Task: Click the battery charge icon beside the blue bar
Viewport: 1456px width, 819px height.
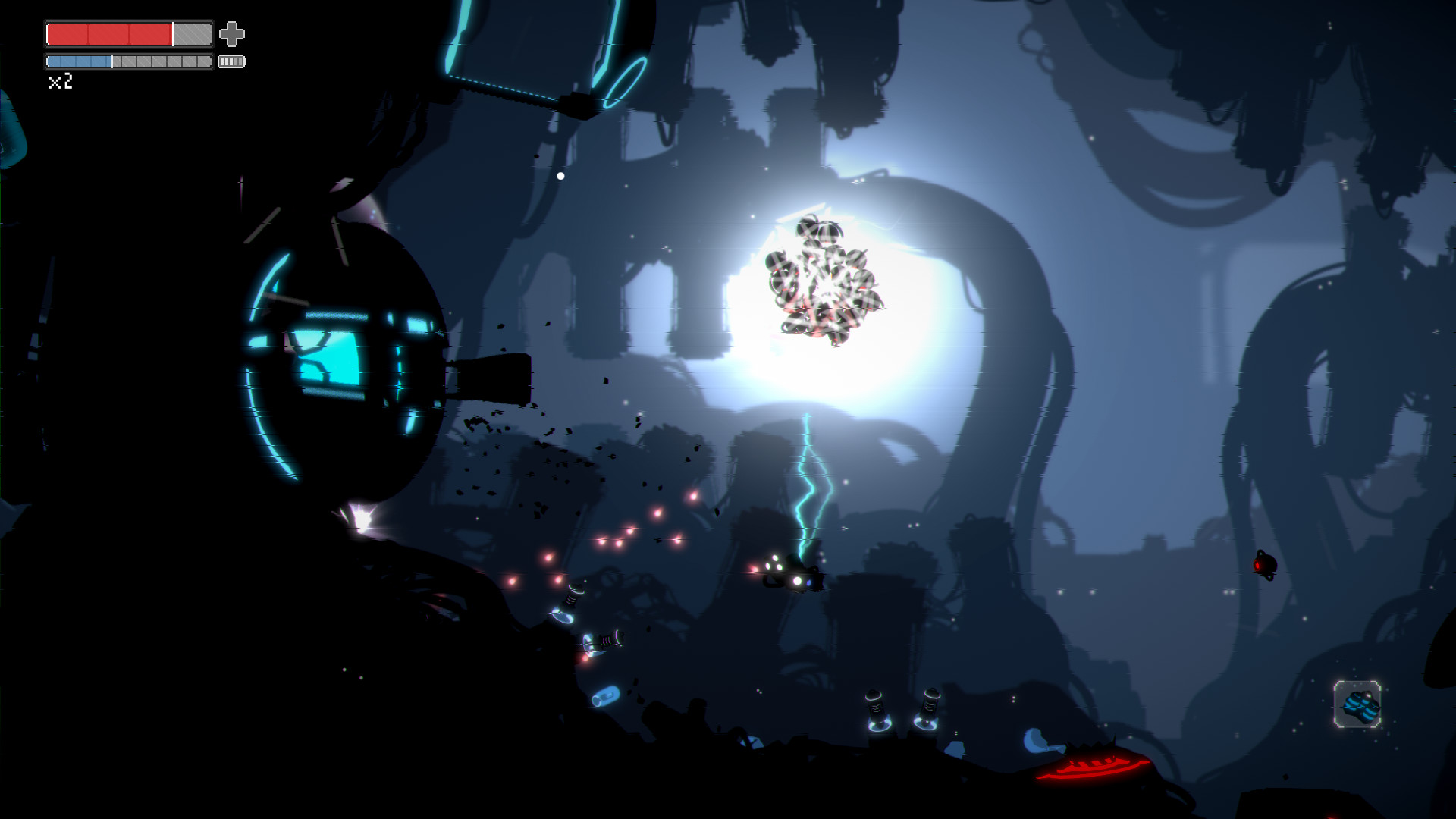Action: [x=232, y=61]
